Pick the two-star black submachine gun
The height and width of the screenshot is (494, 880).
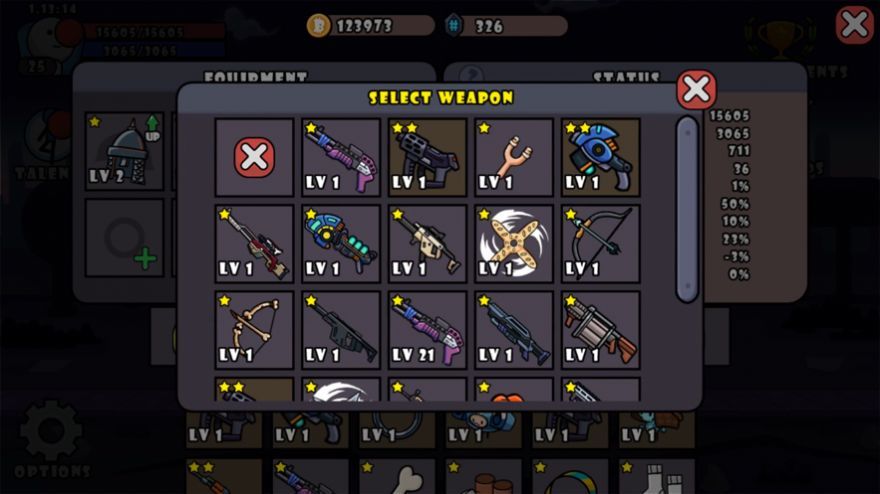pos(427,157)
